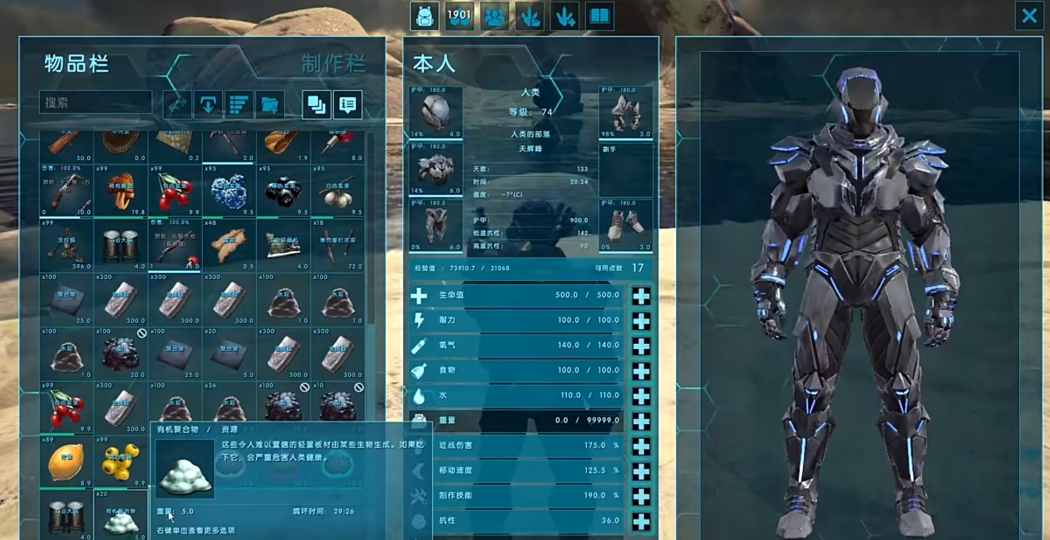The width and height of the screenshot is (1050, 540).
Task: Switch to the 制作栏 crafting tab
Action: (x=333, y=64)
